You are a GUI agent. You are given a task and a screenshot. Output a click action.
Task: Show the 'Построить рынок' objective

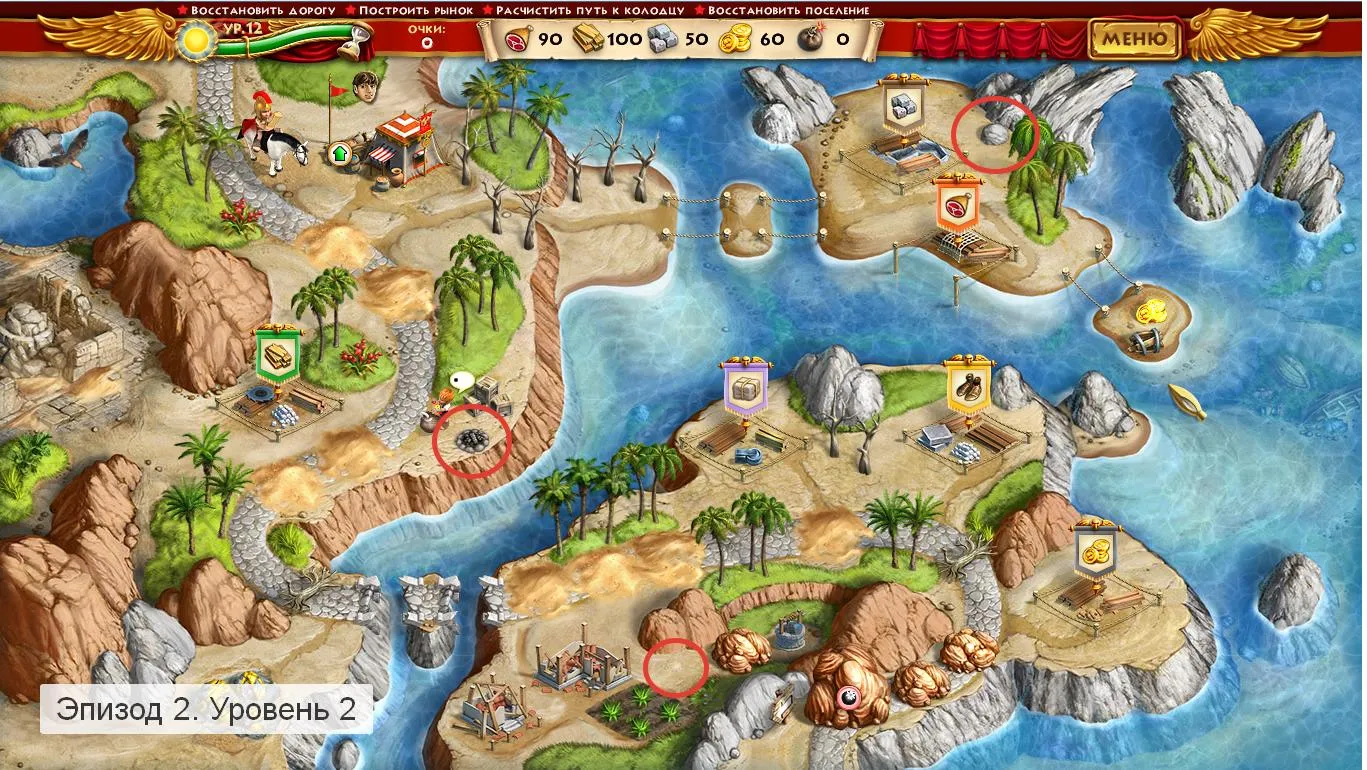pyautogui.click(x=409, y=10)
